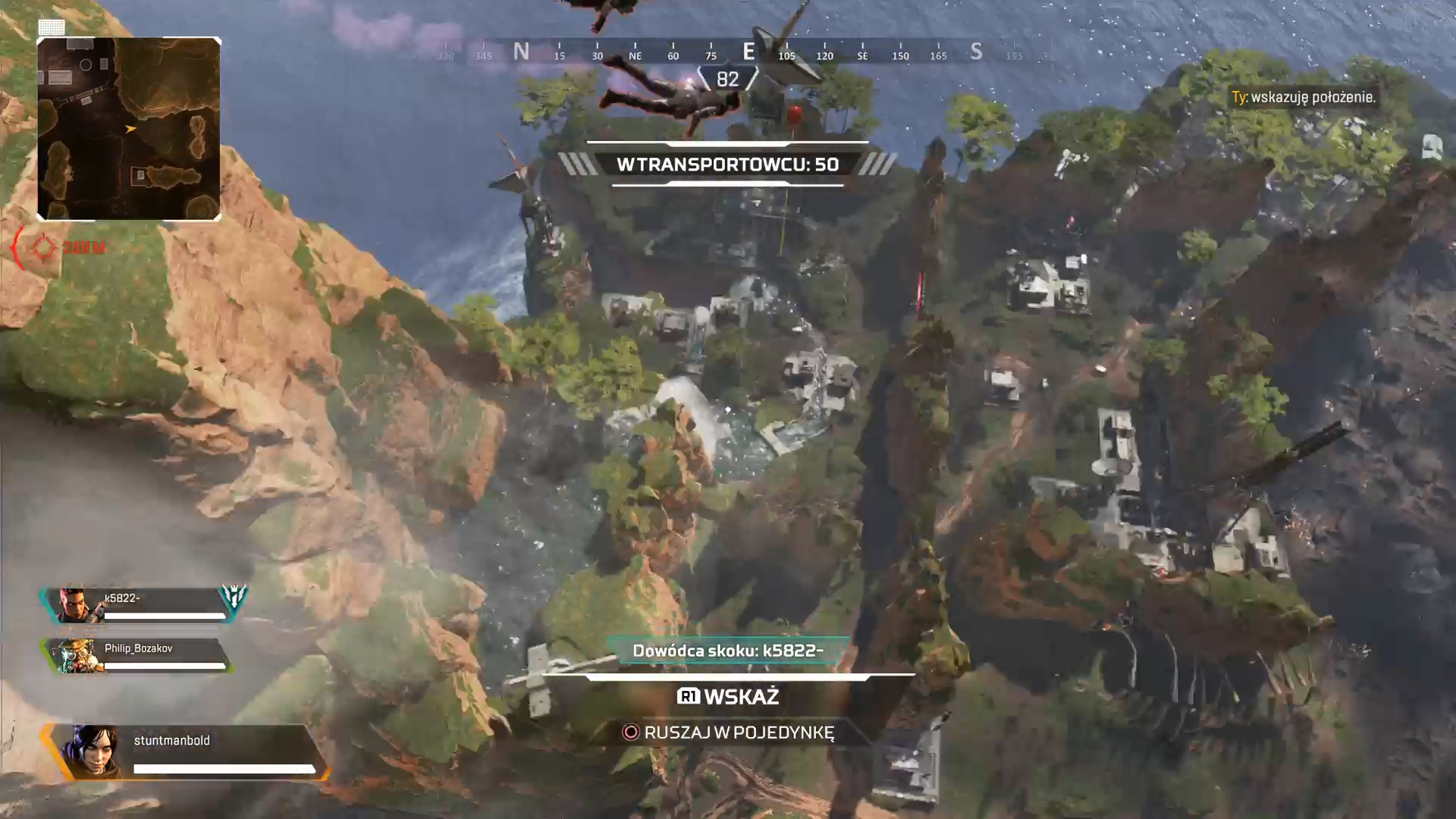Open the minimap
Screen dimensions: 1456x819
coord(129,129)
